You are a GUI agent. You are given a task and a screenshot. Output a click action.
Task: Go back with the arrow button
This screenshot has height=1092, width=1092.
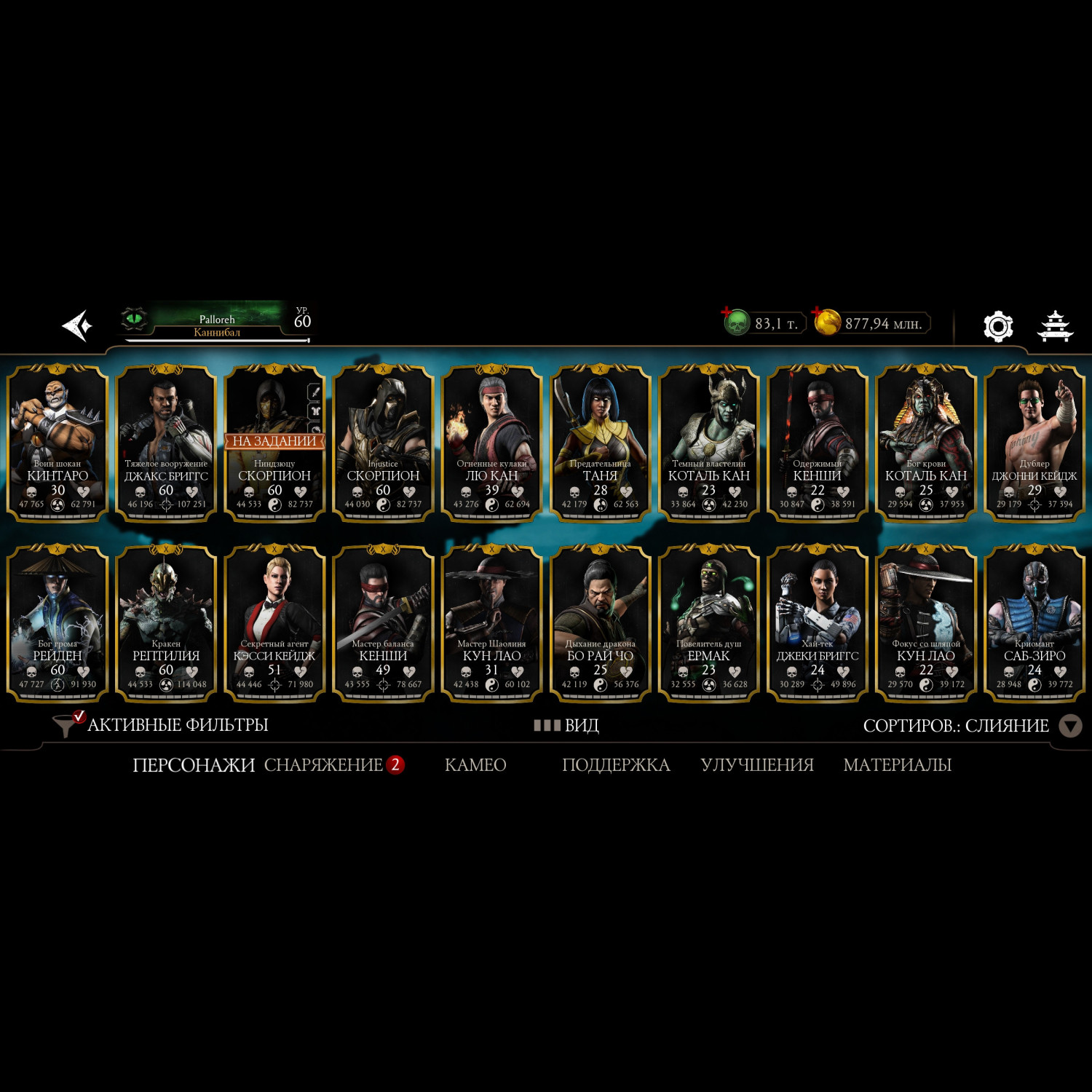pyautogui.click(x=76, y=325)
